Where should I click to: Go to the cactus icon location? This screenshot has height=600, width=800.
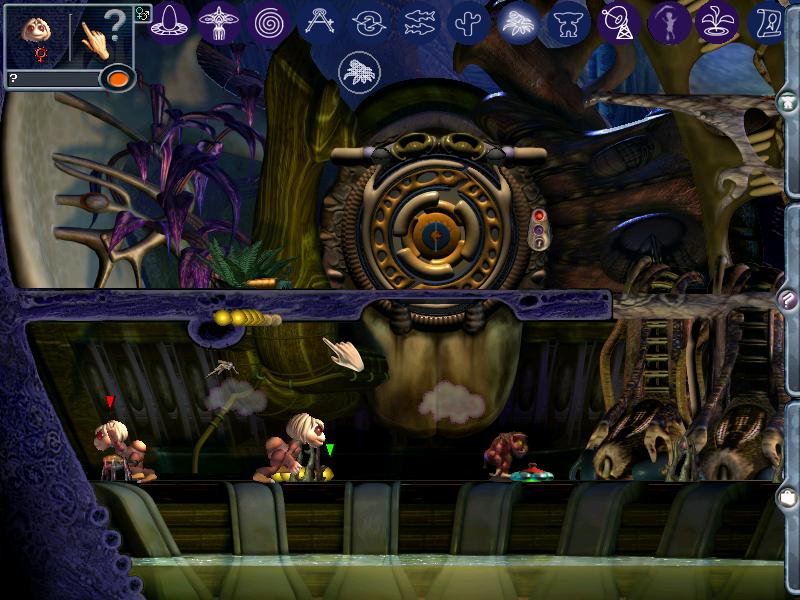(468, 21)
